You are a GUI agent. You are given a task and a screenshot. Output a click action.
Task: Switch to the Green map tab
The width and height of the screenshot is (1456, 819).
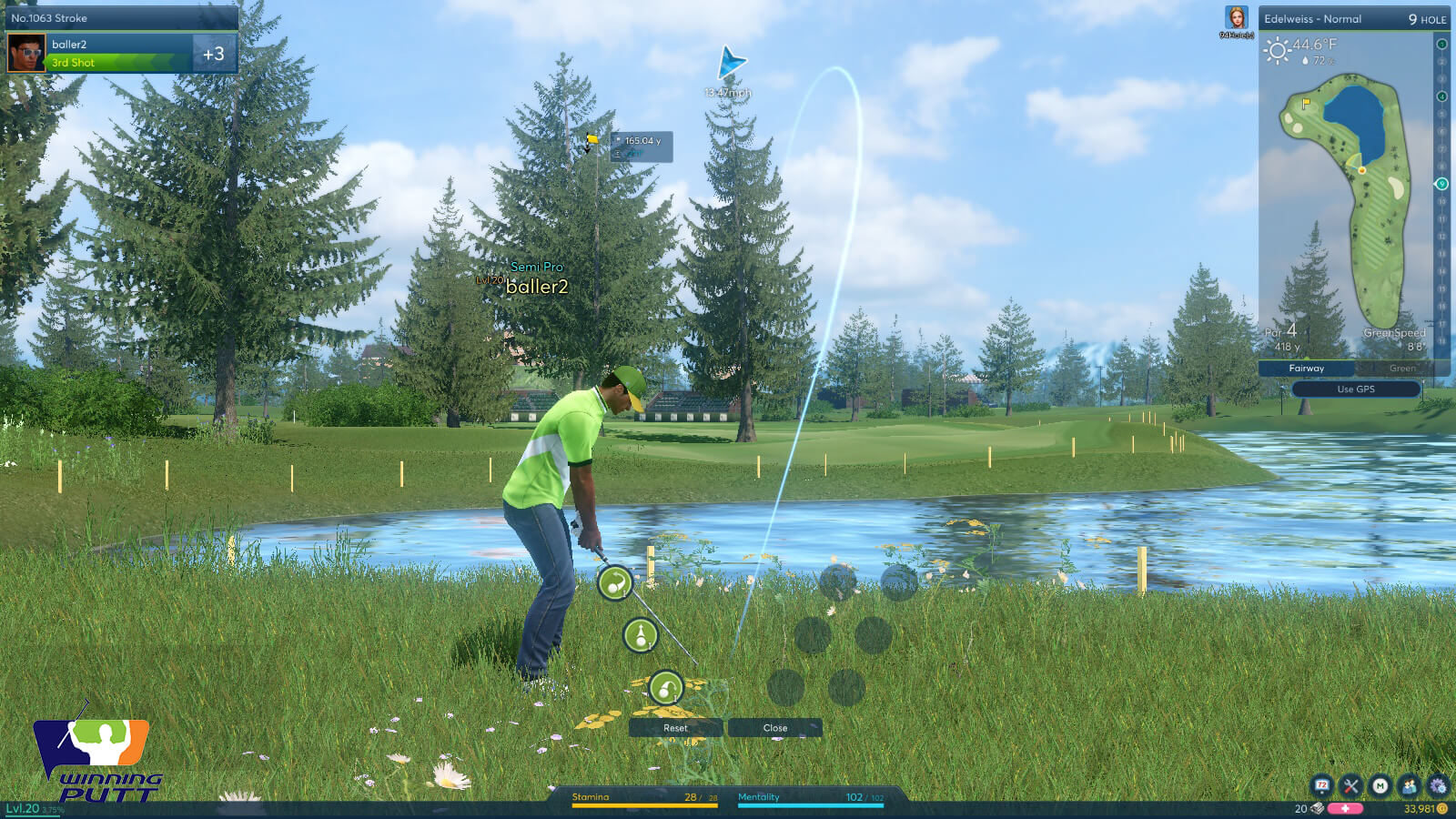[1401, 369]
